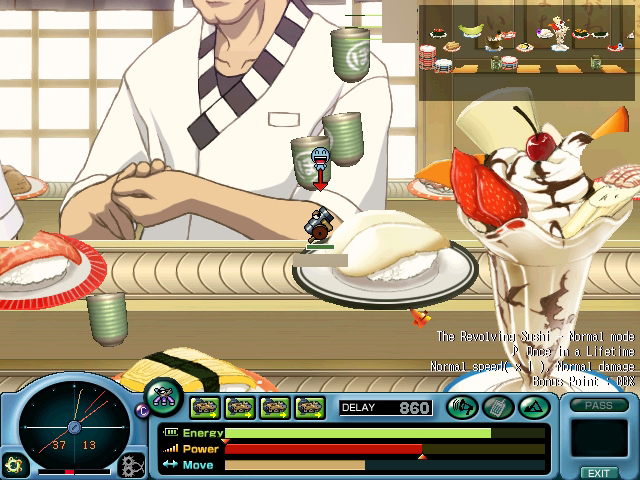This screenshot has height=480, width=640.
Task: Toggle the mountain terrain map button
Action: coord(531,407)
